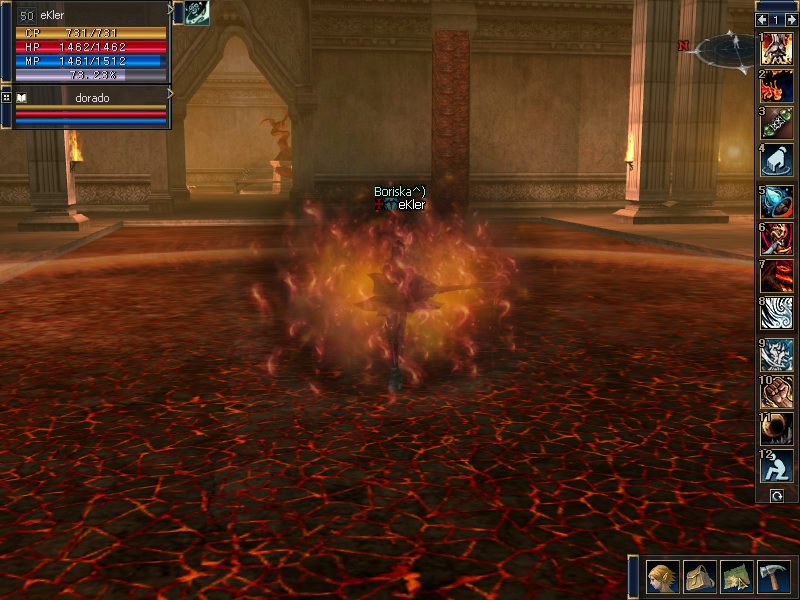800x600 pixels.
Task: Activate the fire skill in slot 2
Action: point(777,85)
